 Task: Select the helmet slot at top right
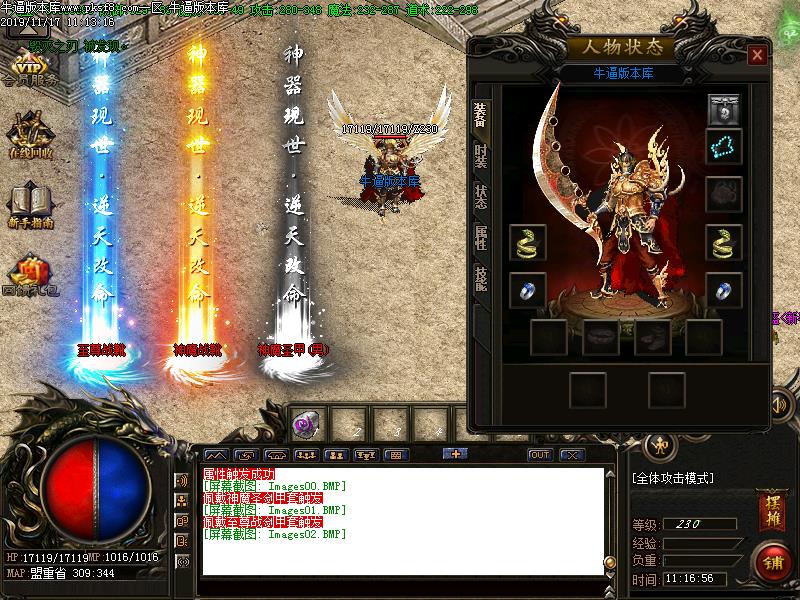pos(724,109)
